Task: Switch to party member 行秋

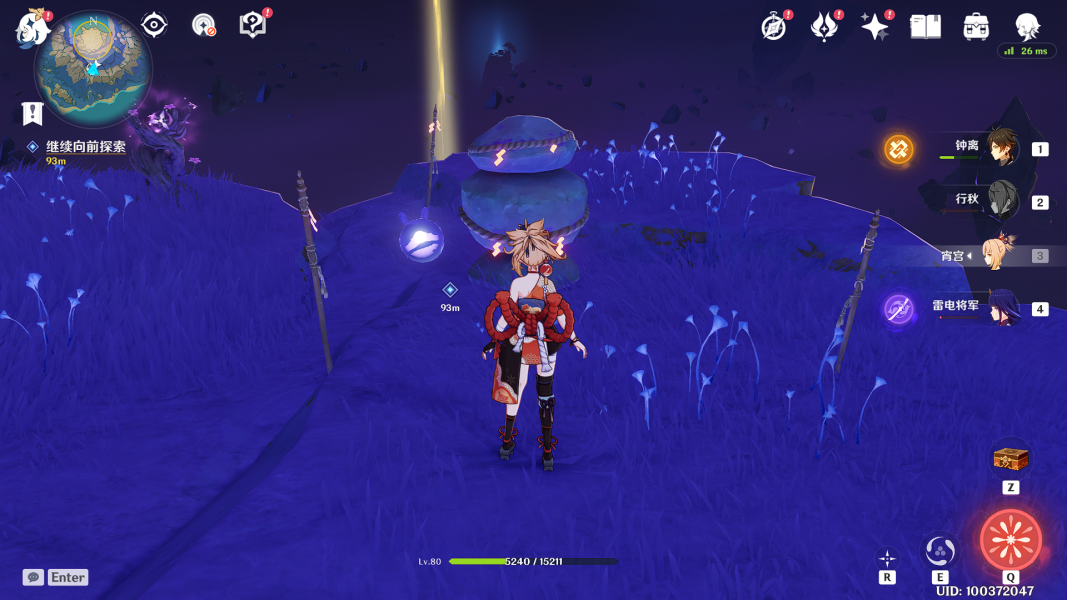Action: (x=1001, y=201)
